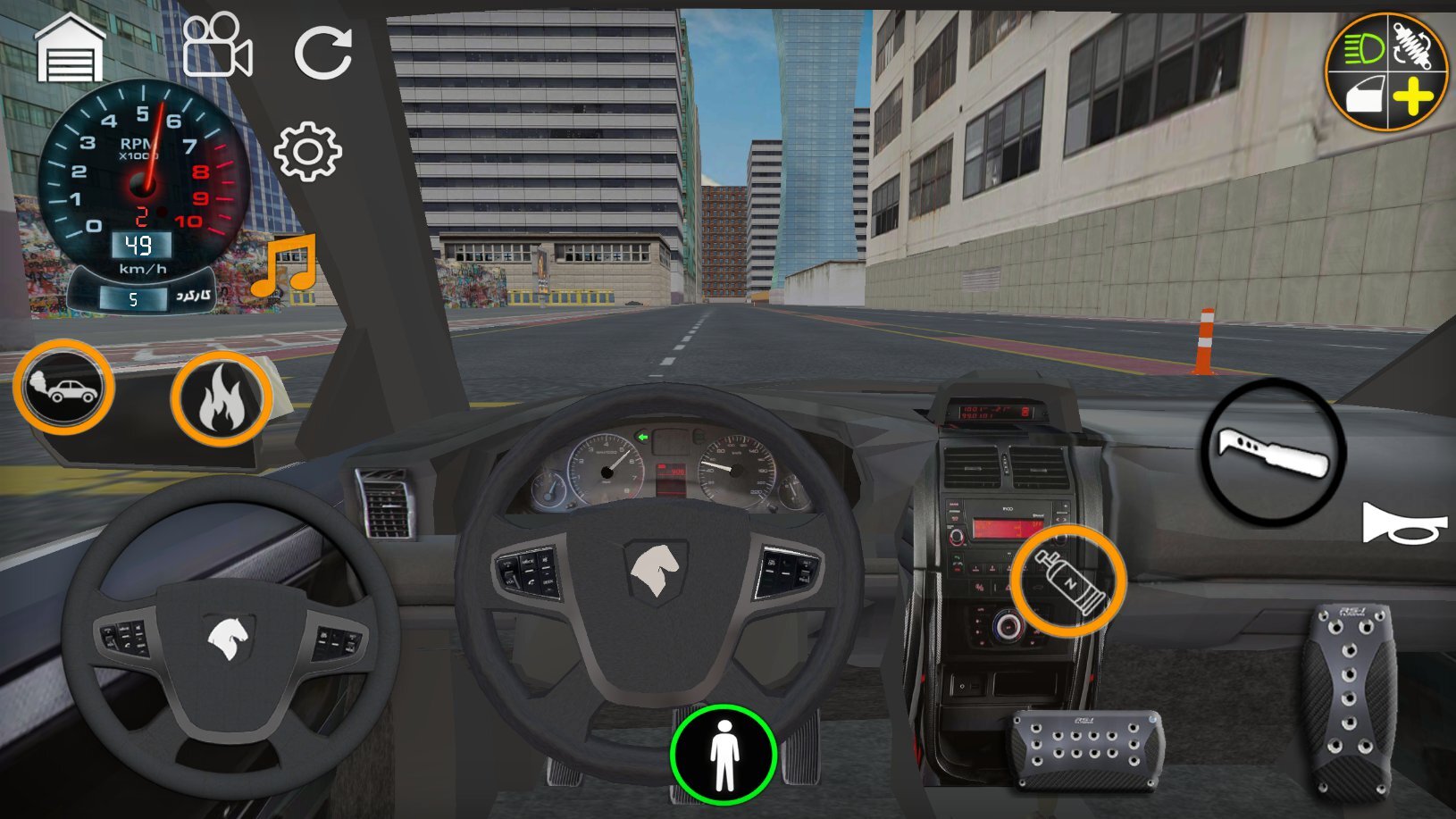1456x819 pixels.
Task: Tap the yellow plus icon
Action: click(x=1413, y=96)
